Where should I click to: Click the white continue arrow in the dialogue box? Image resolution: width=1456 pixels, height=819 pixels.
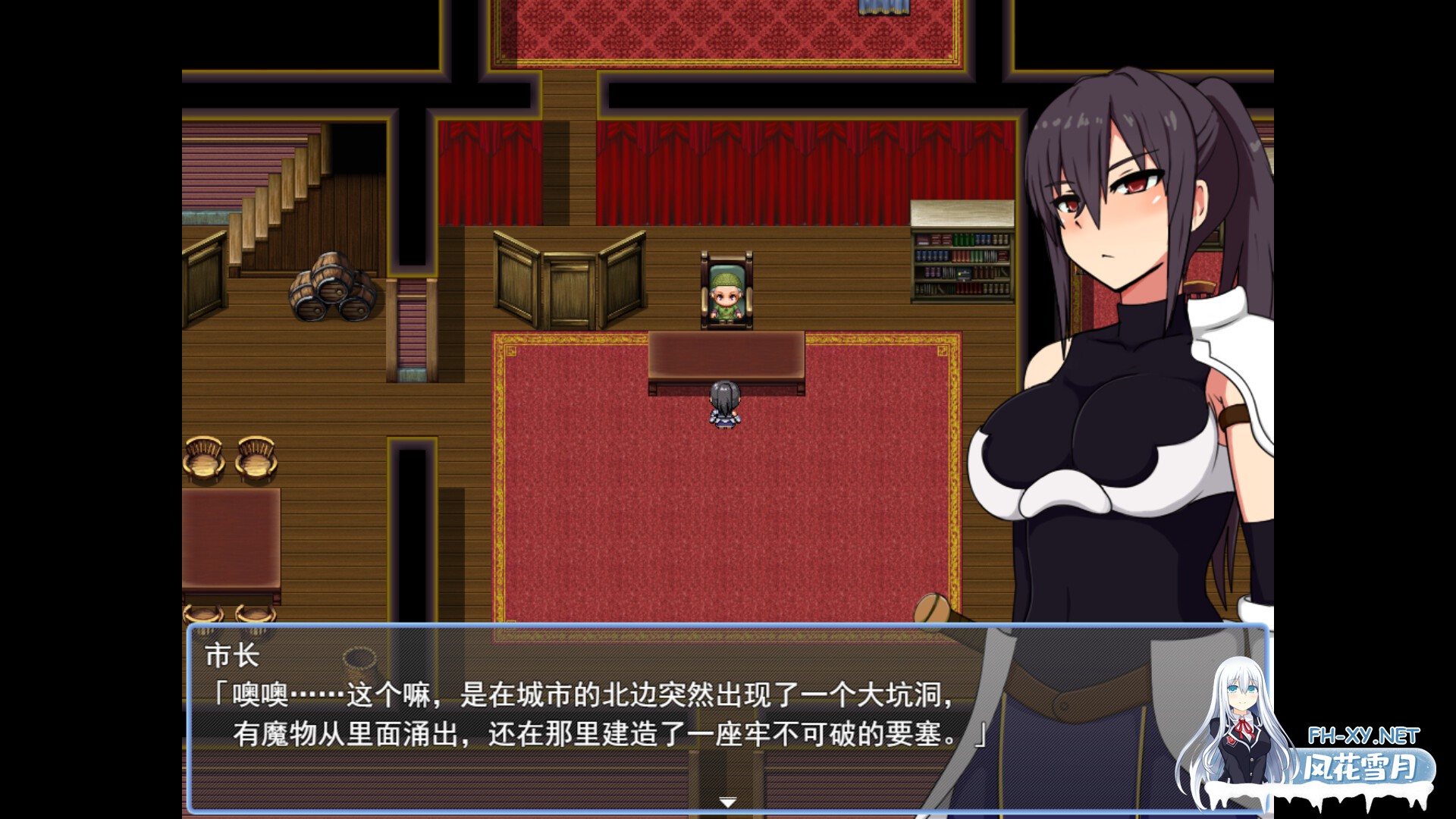727,802
